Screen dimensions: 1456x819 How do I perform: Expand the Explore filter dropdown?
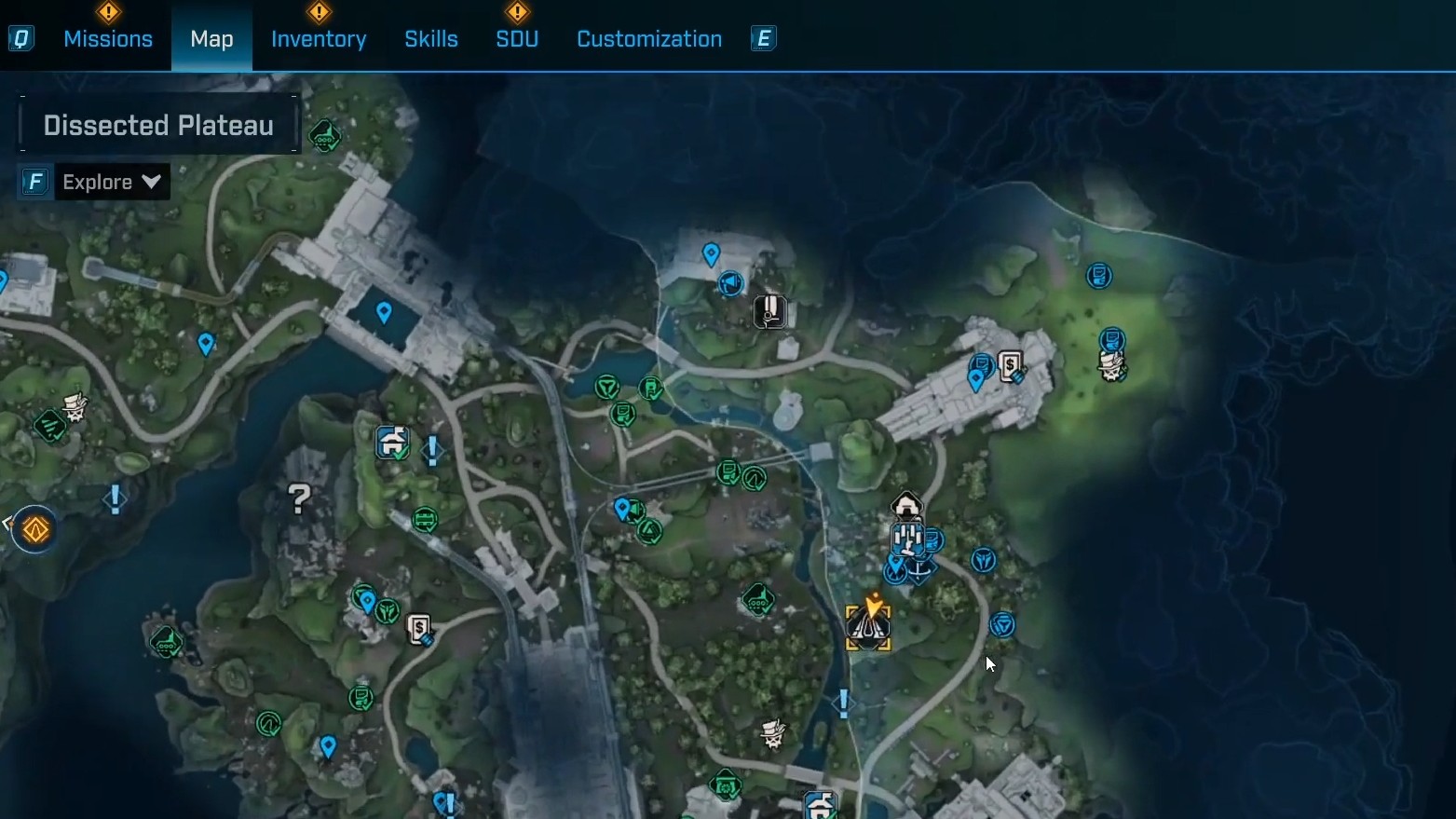tap(112, 182)
